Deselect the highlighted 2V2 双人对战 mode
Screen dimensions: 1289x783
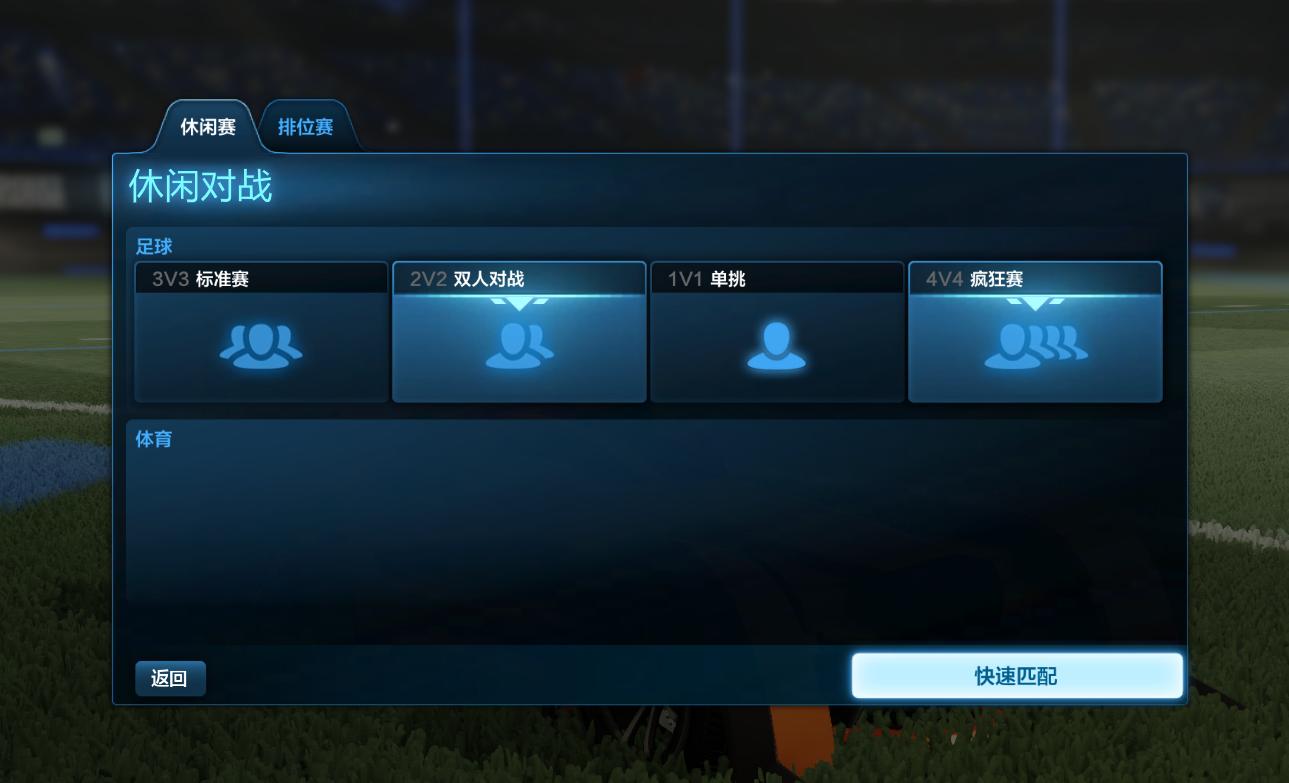tap(518, 330)
